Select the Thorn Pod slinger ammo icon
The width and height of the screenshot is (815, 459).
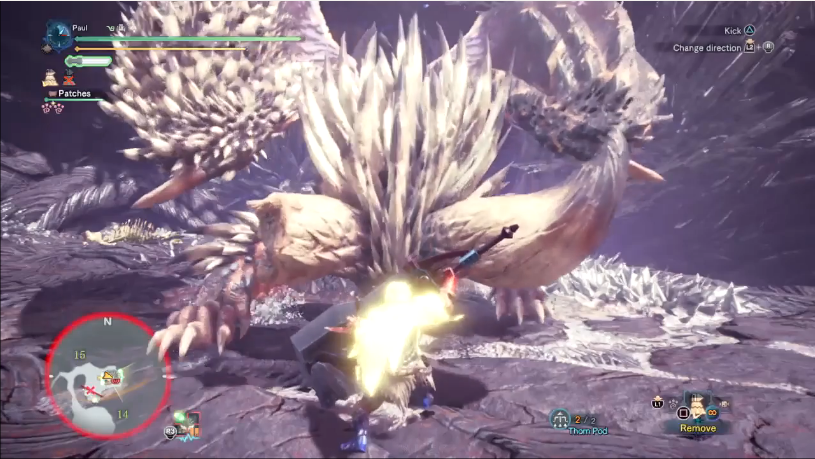click(x=560, y=419)
